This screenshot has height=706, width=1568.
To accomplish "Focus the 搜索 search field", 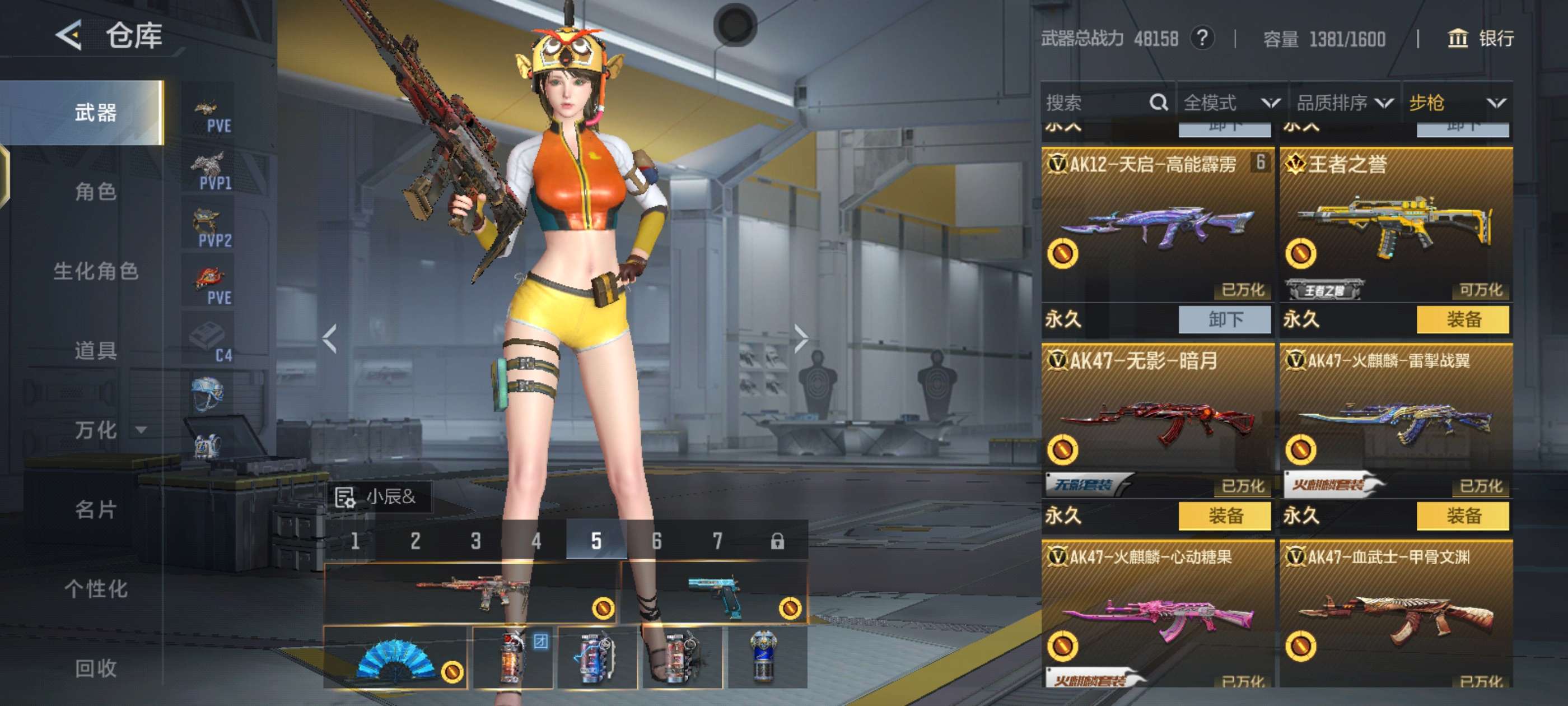I will pyautogui.click(x=1096, y=103).
